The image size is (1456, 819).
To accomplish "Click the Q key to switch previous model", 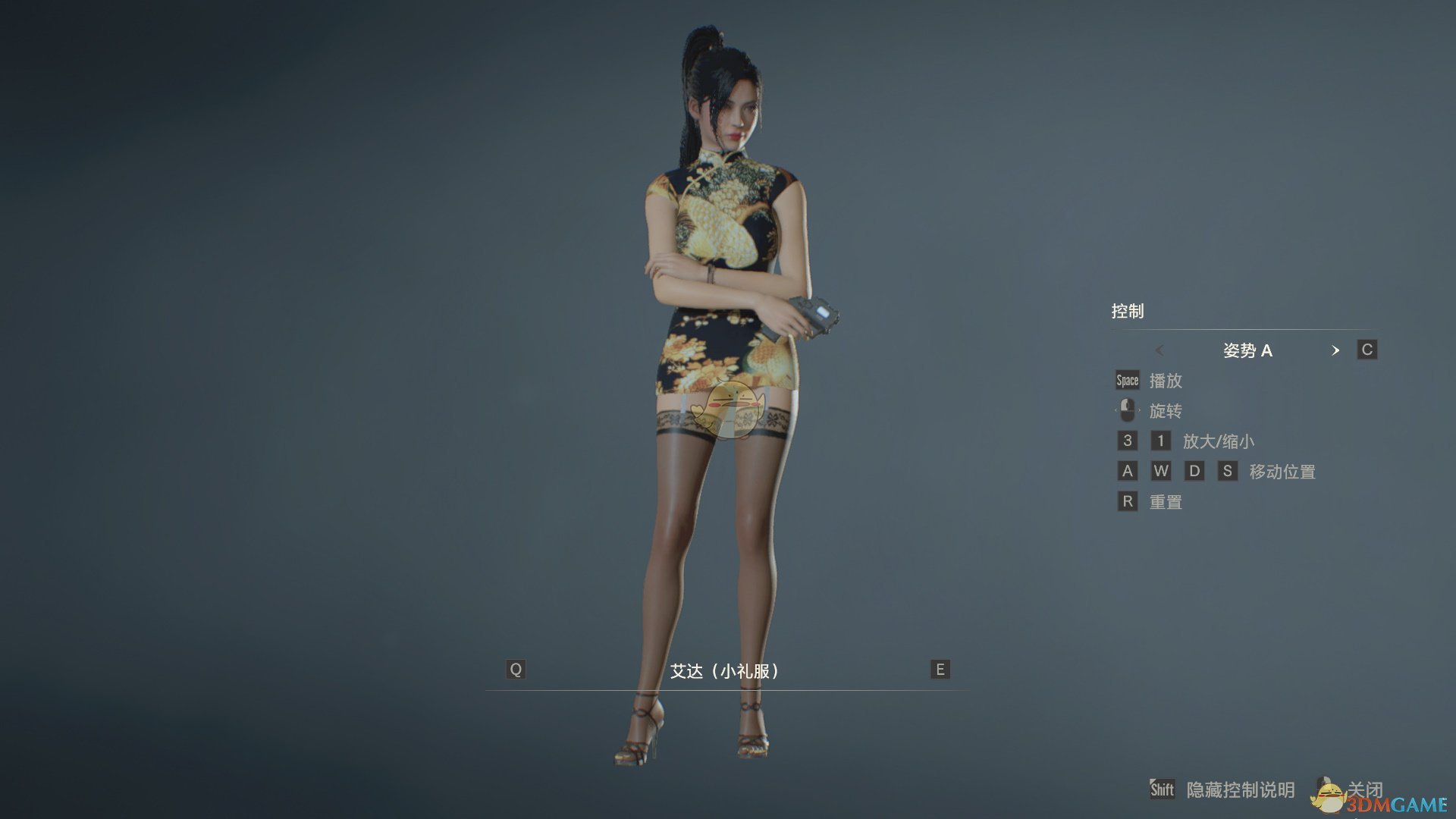I will 516,670.
